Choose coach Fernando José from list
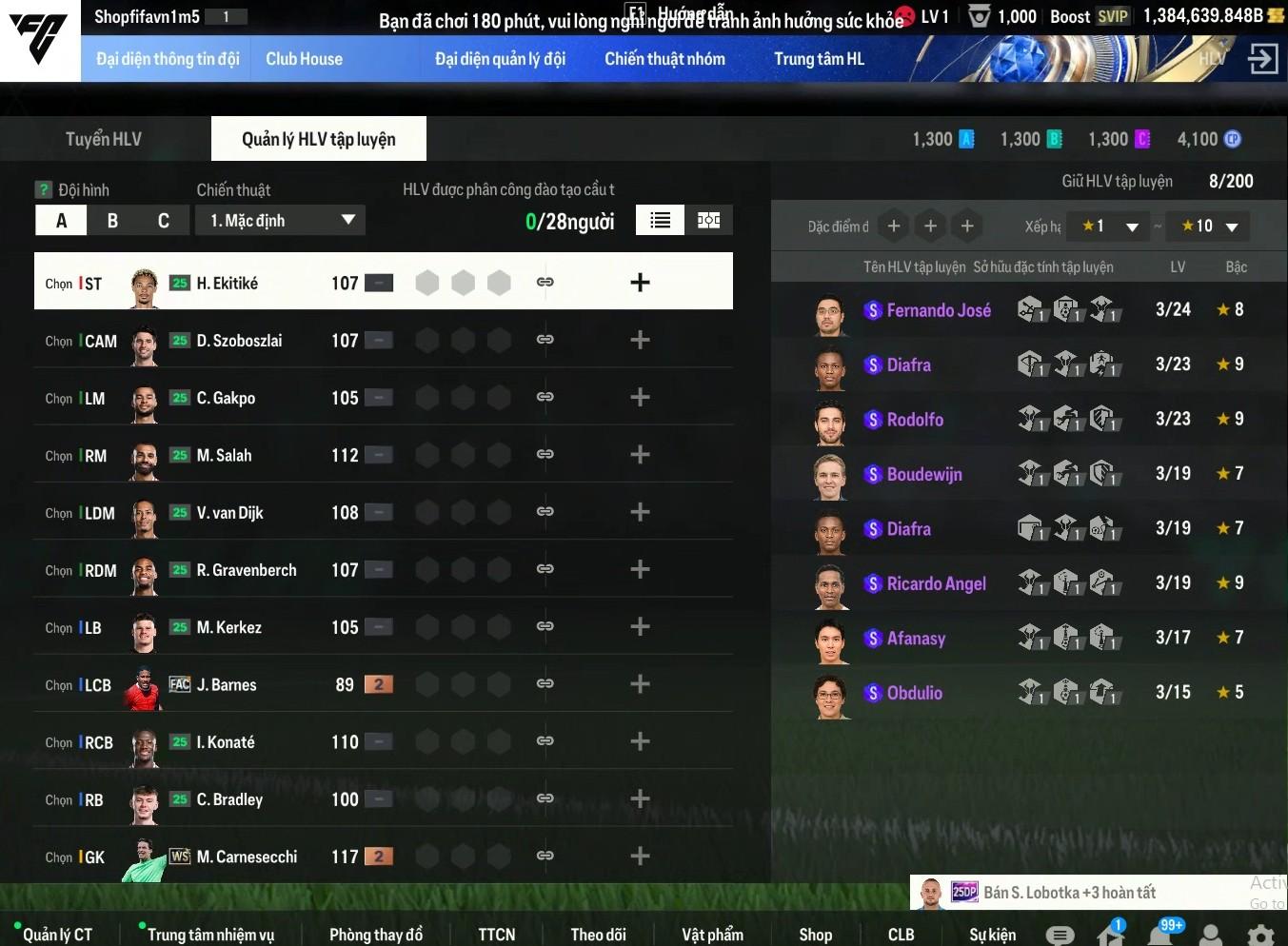This screenshot has width=1288, height=946. tap(938, 310)
